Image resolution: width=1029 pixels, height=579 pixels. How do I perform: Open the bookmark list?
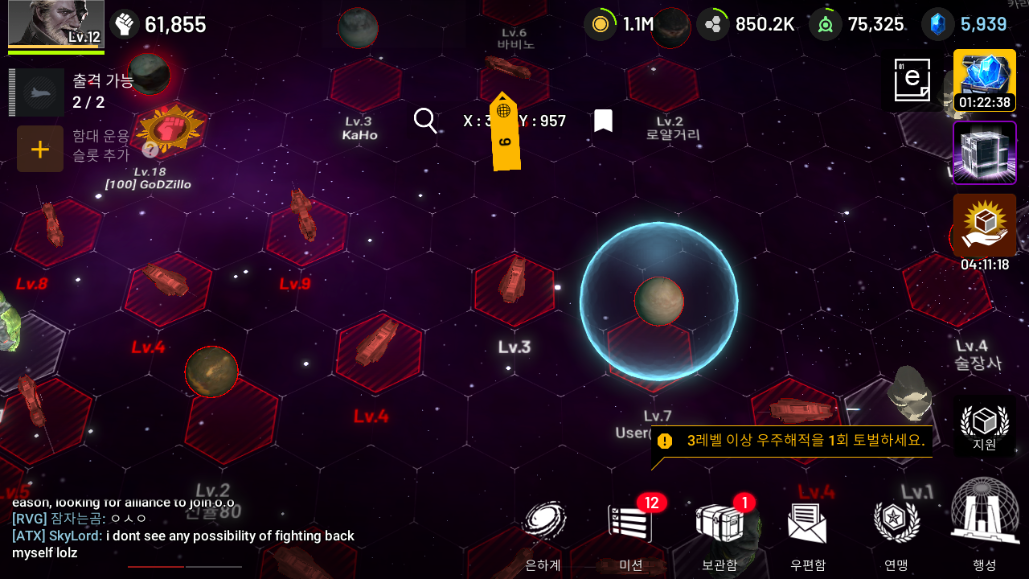coord(603,121)
